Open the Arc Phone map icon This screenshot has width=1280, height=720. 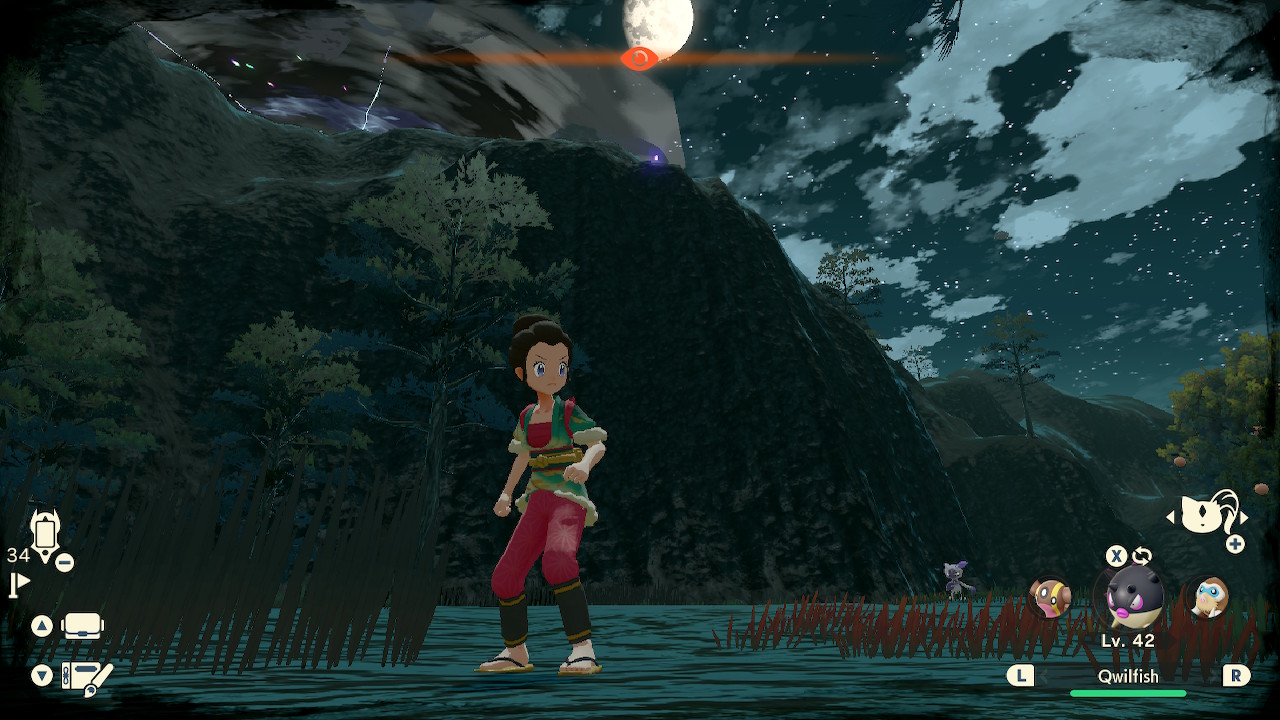[x=45, y=531]
